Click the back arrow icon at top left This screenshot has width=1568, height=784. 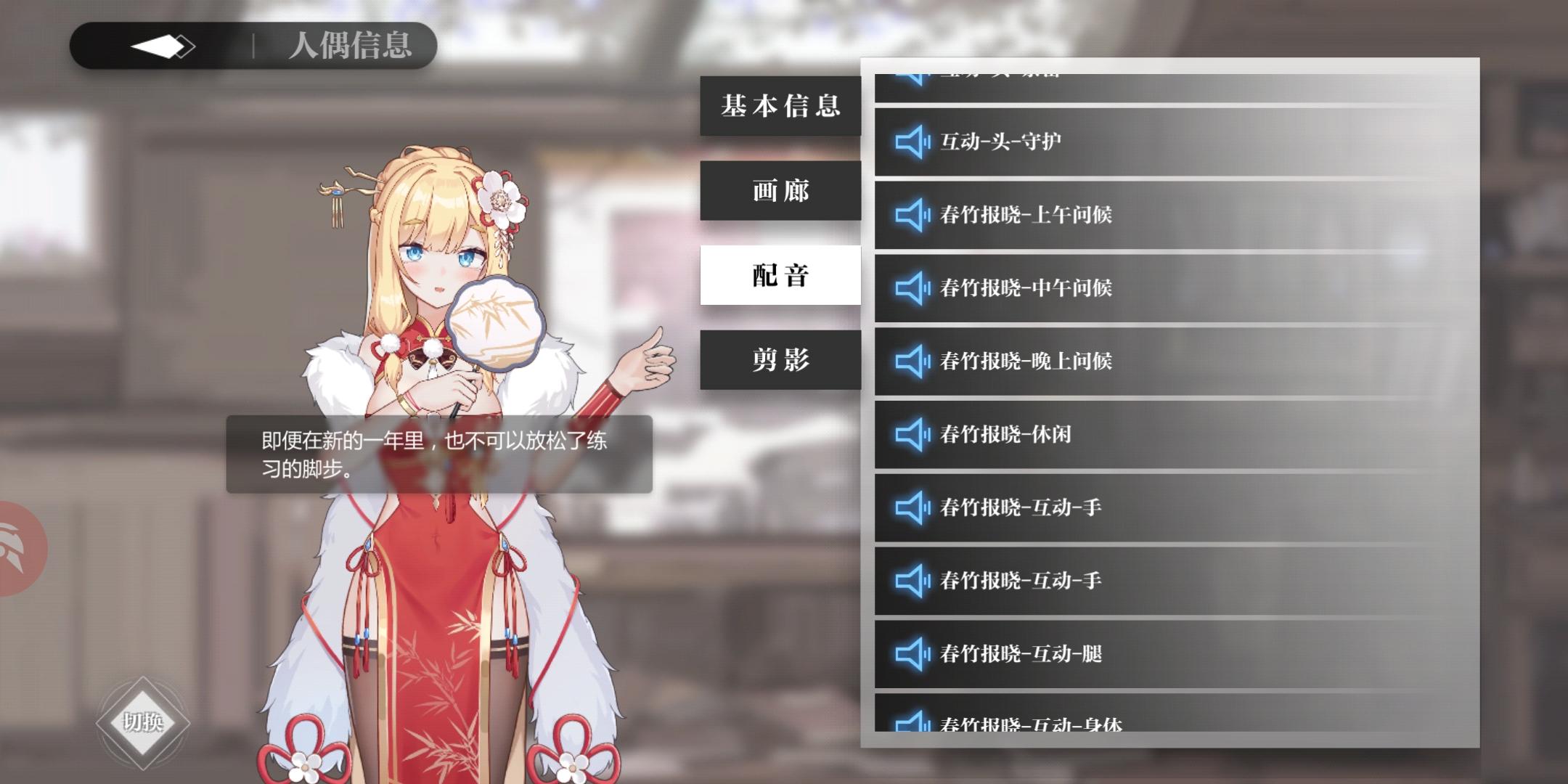[x=161, y=45]
